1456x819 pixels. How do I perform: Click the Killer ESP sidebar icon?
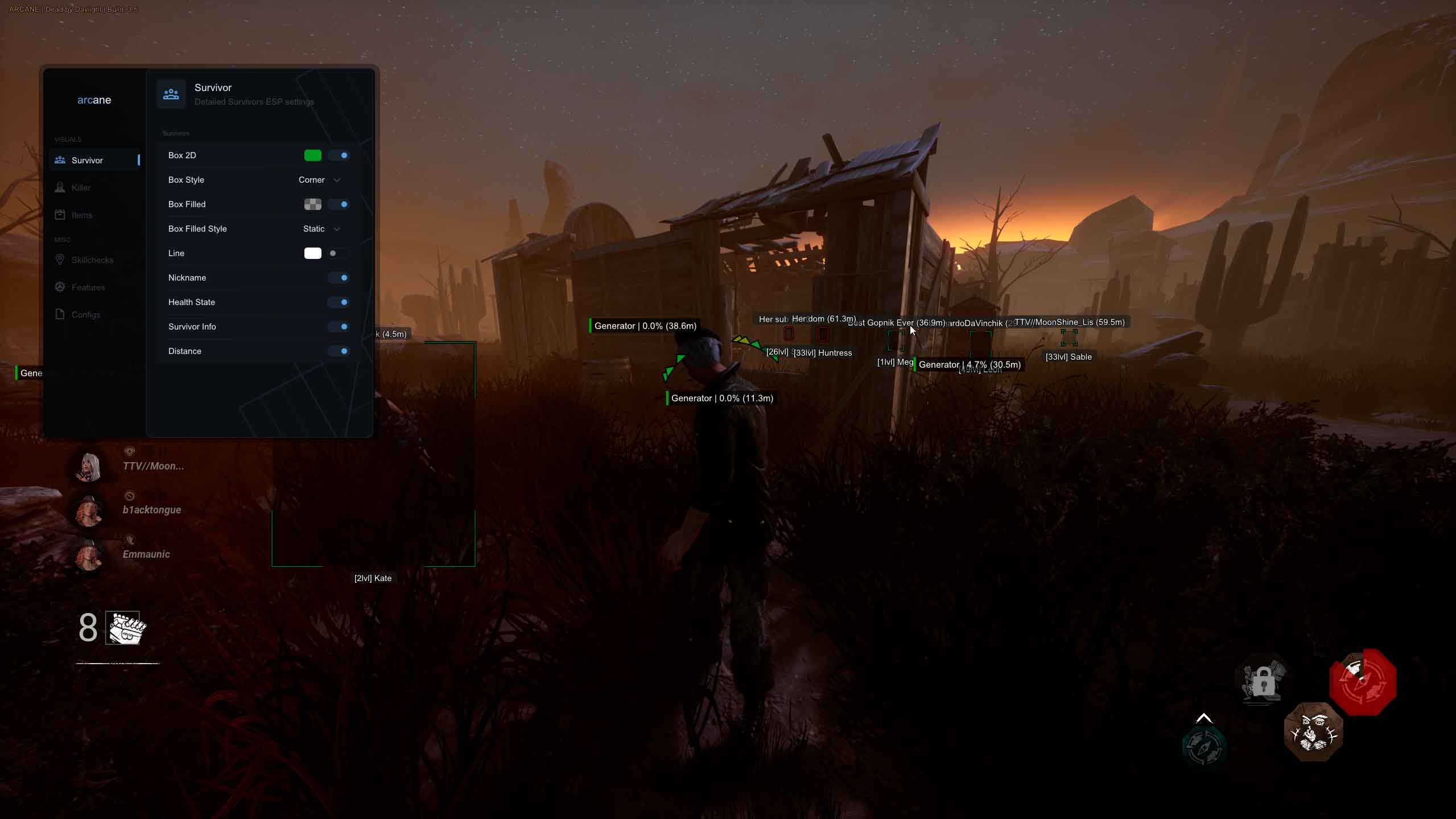tap(60, 187)
